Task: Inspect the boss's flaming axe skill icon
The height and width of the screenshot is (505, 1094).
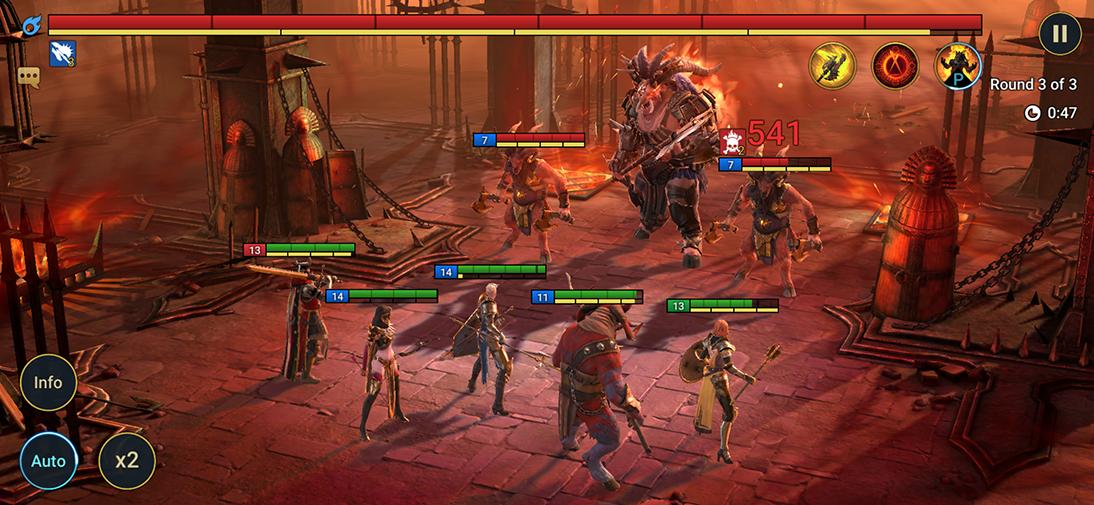Action: pos(832,66)
